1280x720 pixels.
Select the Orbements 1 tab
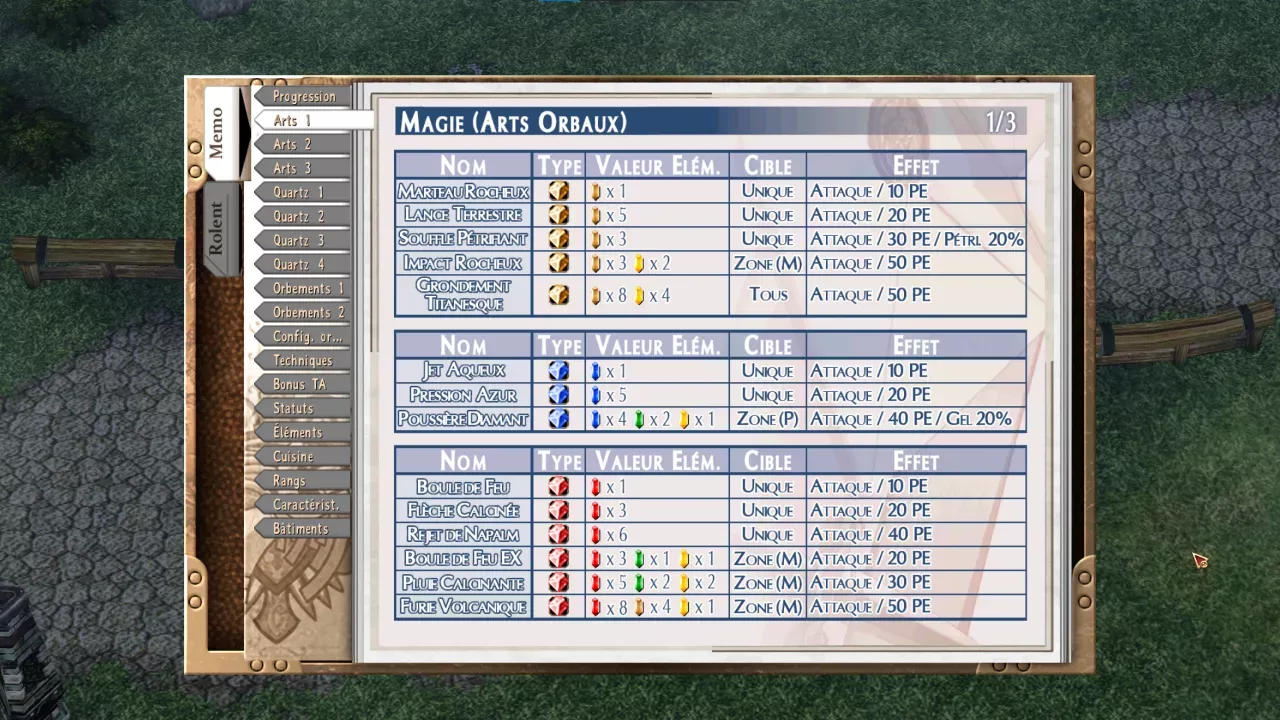tap(304, 288)
